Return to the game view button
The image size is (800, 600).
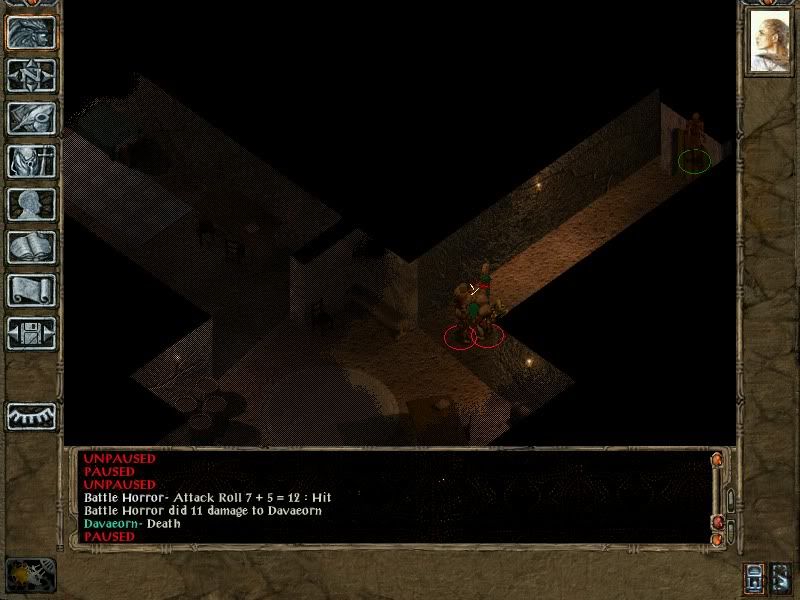click(x=30, y=31)
